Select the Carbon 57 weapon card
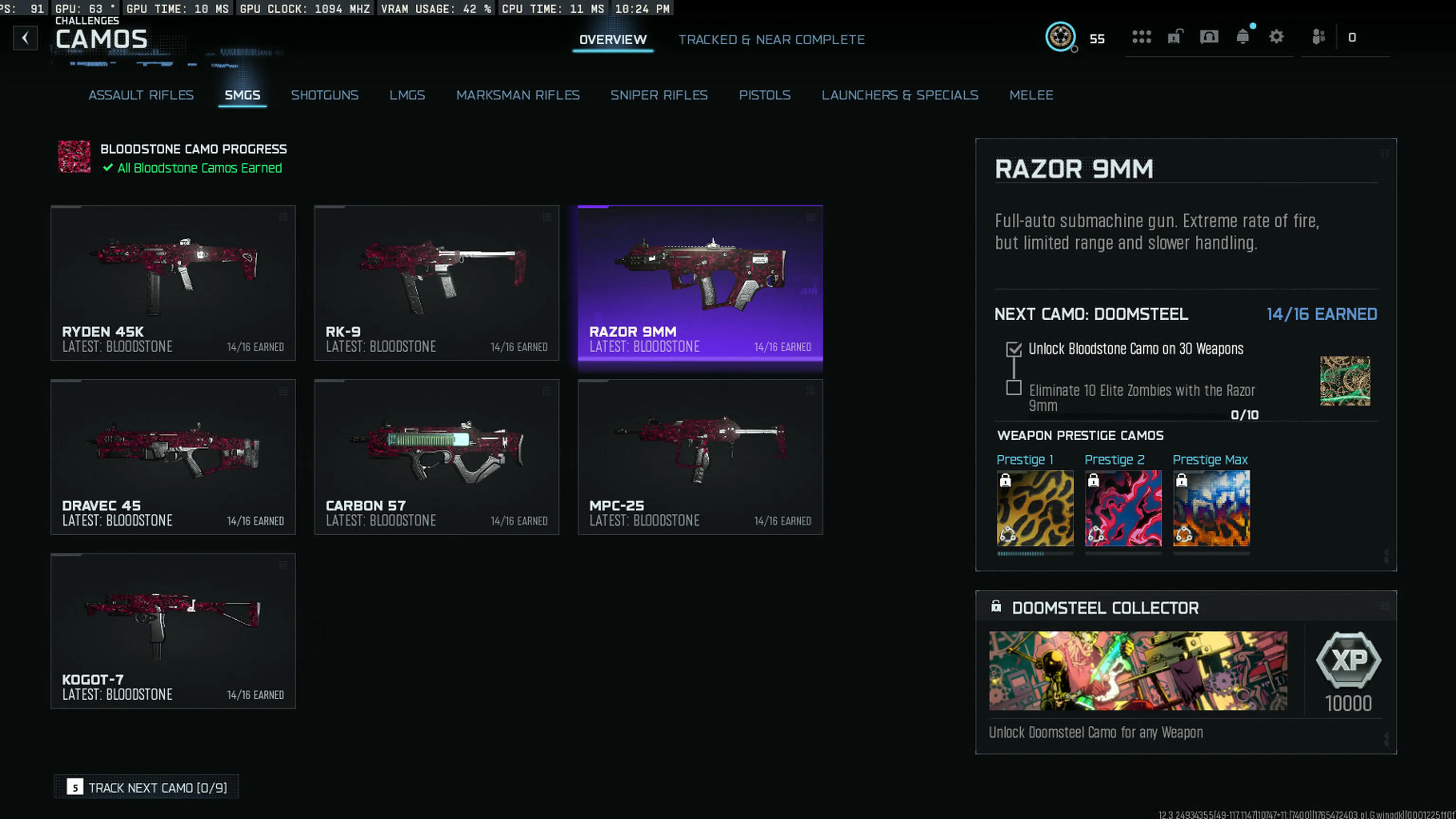Viewport: 1456px width, 819px height. (x=436, y=457)
